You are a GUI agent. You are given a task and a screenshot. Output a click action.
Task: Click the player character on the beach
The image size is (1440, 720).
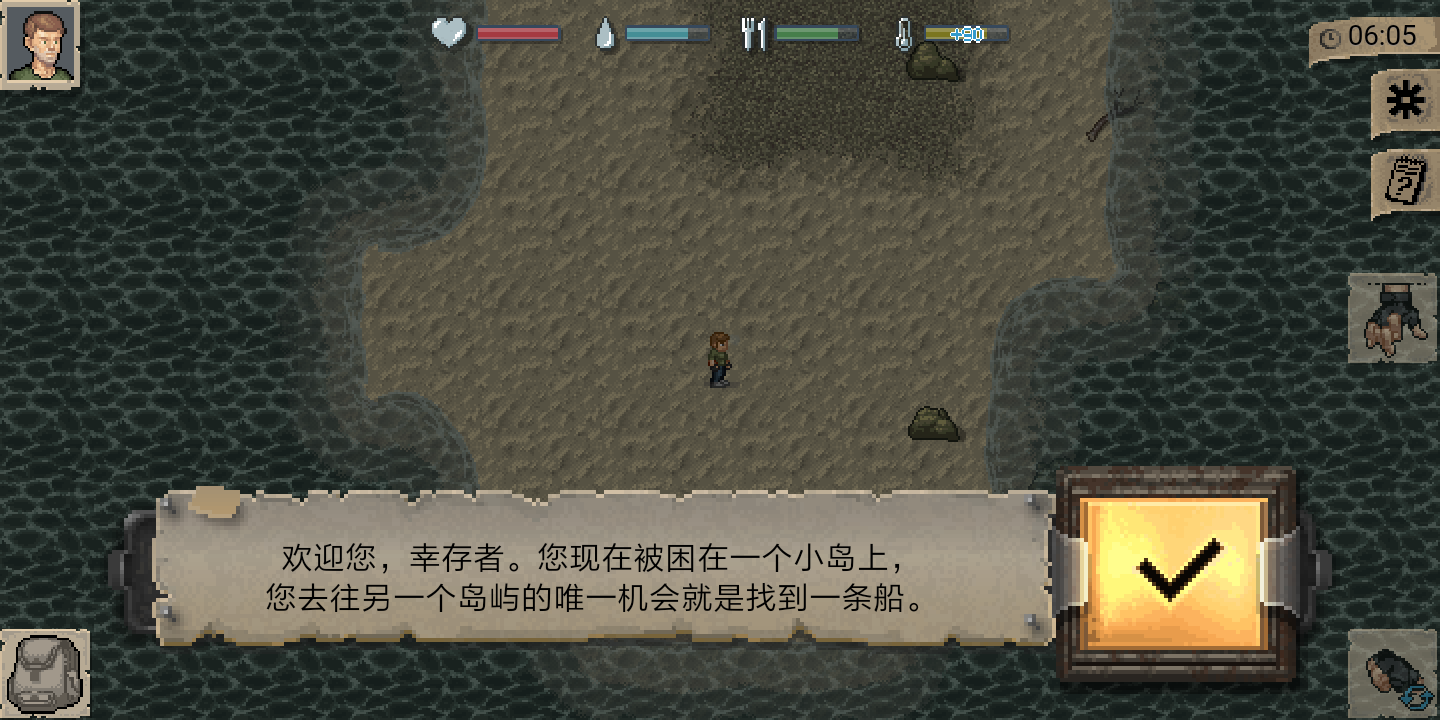[720, 360]
